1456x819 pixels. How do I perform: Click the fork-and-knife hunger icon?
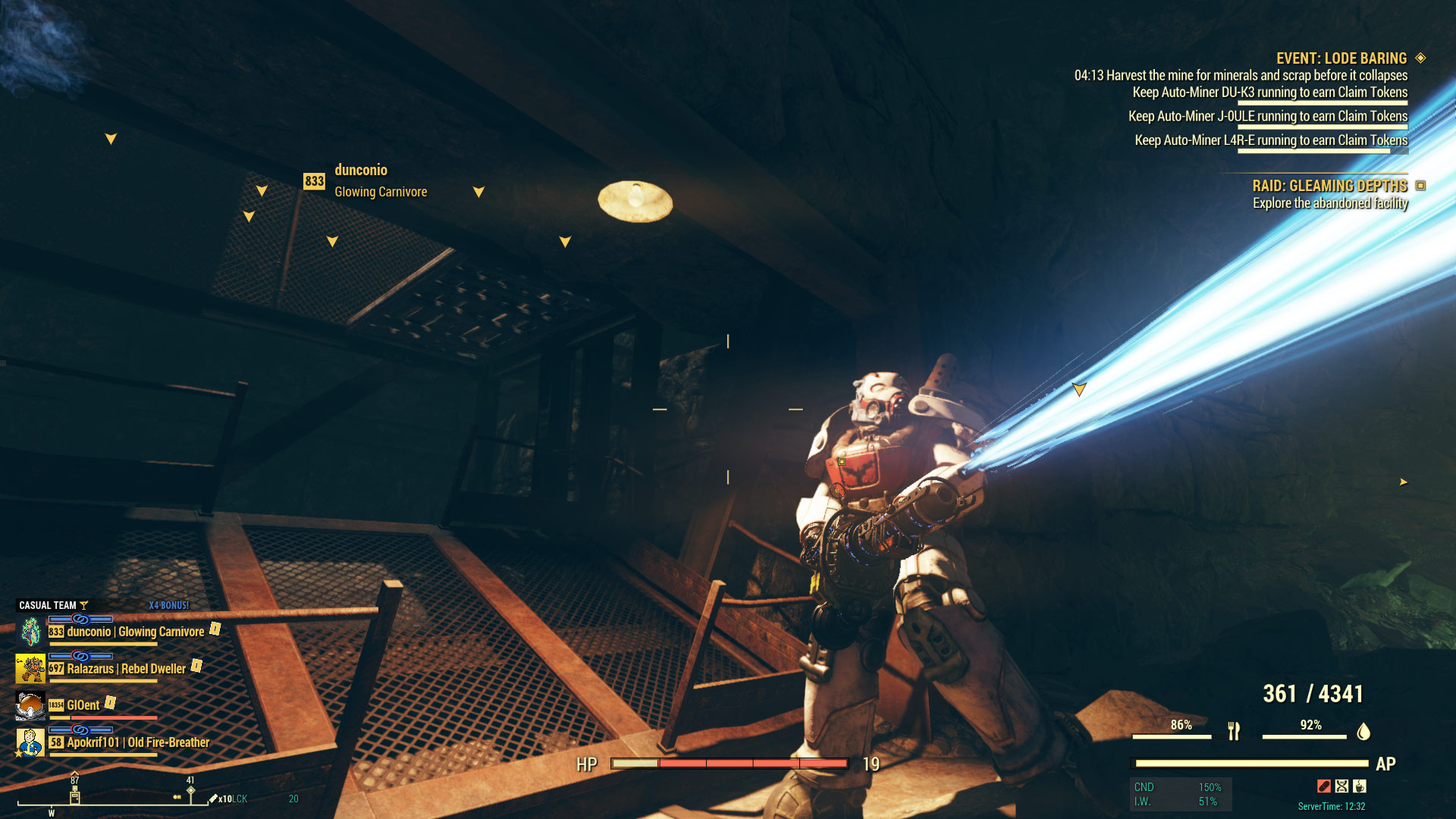(x=1234, y=731)
